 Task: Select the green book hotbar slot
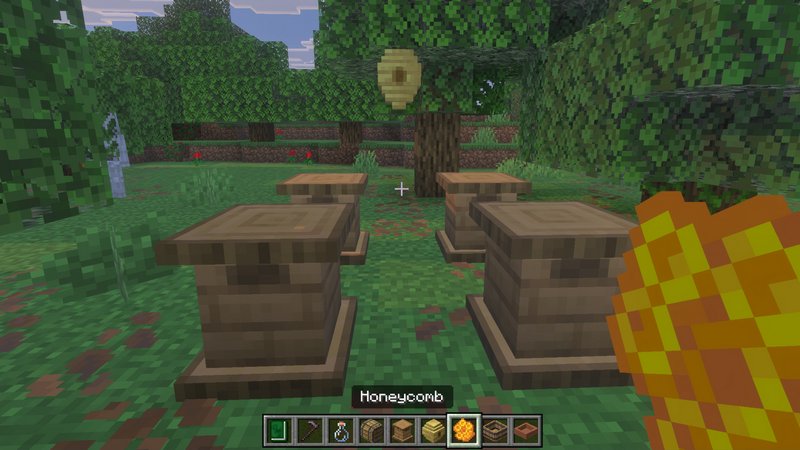pos(278,430)
